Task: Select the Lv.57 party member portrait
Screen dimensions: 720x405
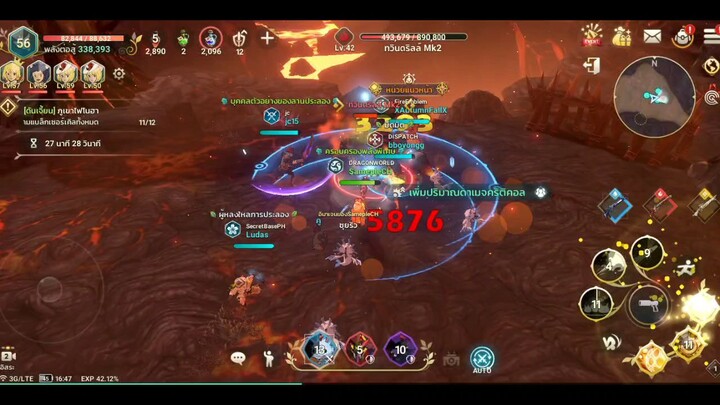Action: pyautogui.click(x=13, y=73)
